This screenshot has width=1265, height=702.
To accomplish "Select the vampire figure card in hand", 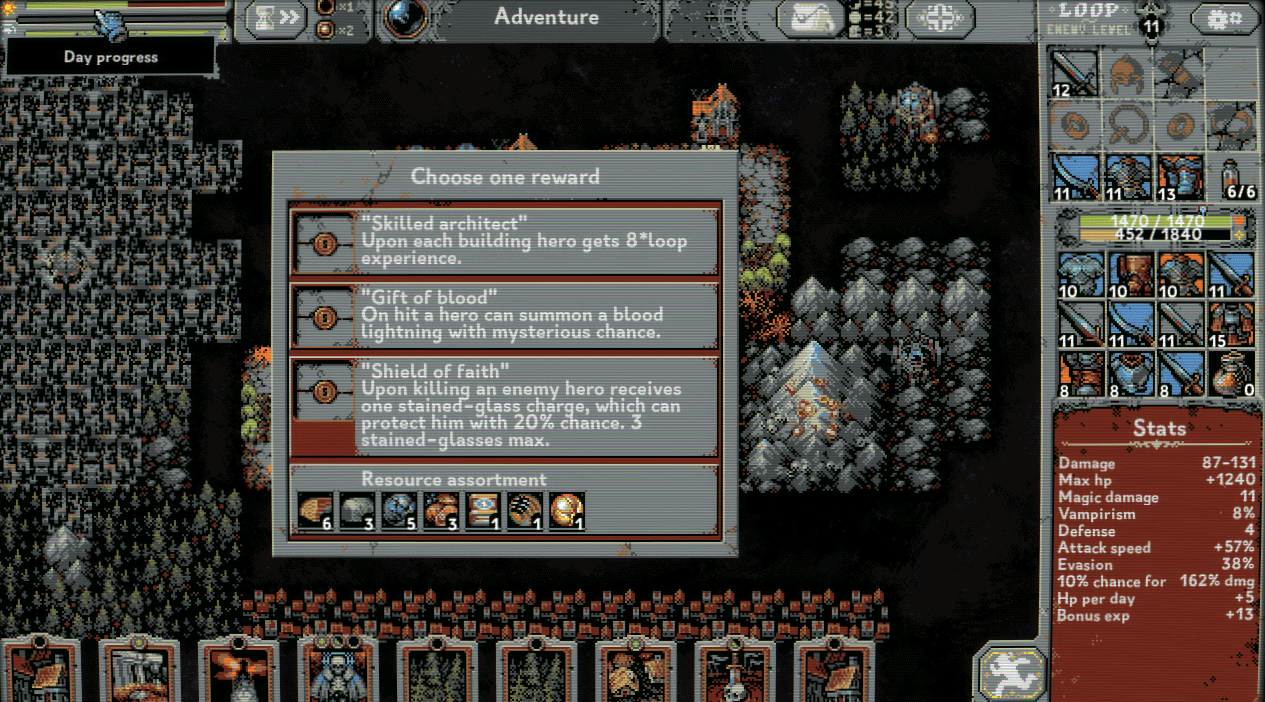I will (338, 672).
